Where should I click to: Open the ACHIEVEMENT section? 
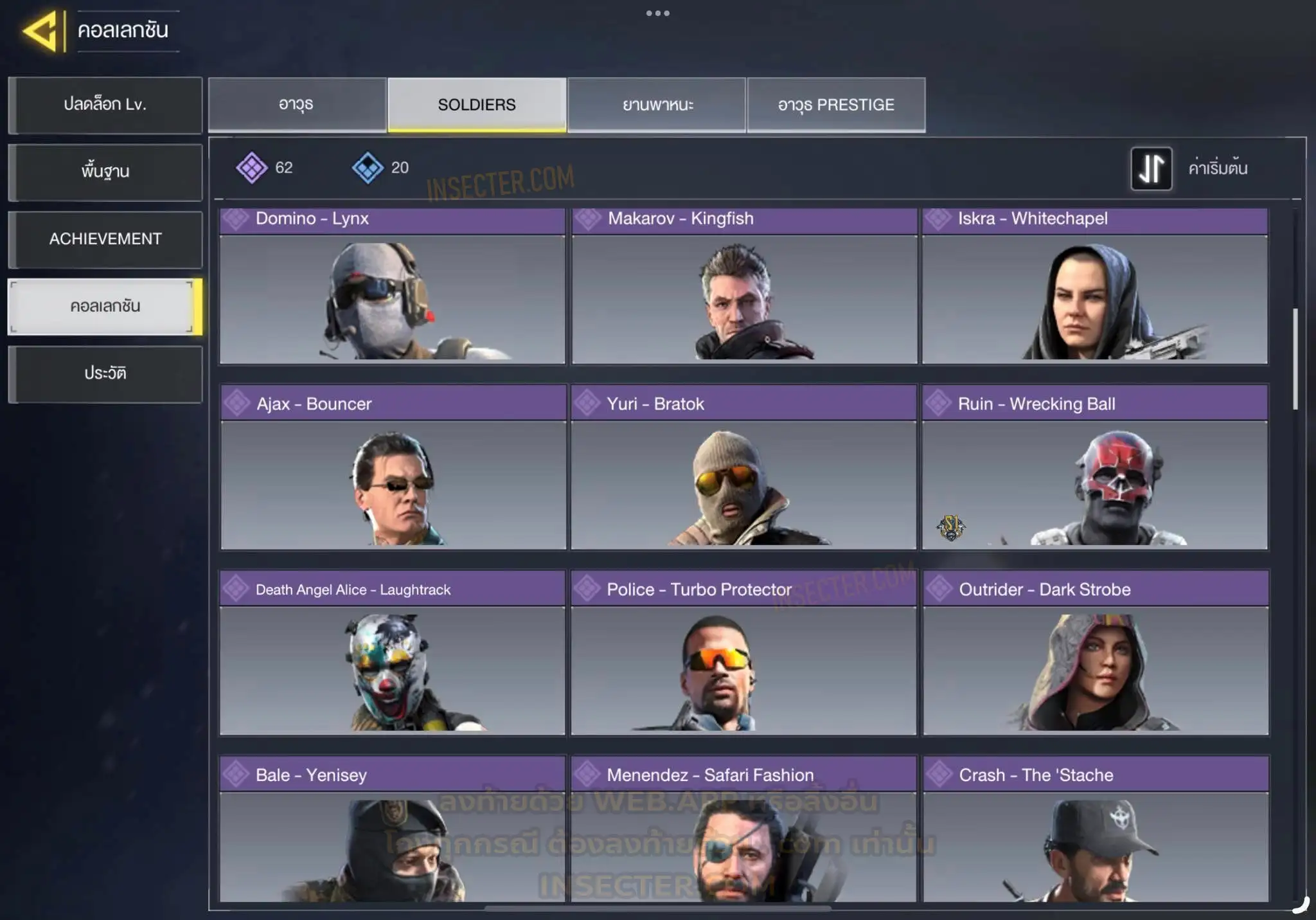(x=105, y=239)
